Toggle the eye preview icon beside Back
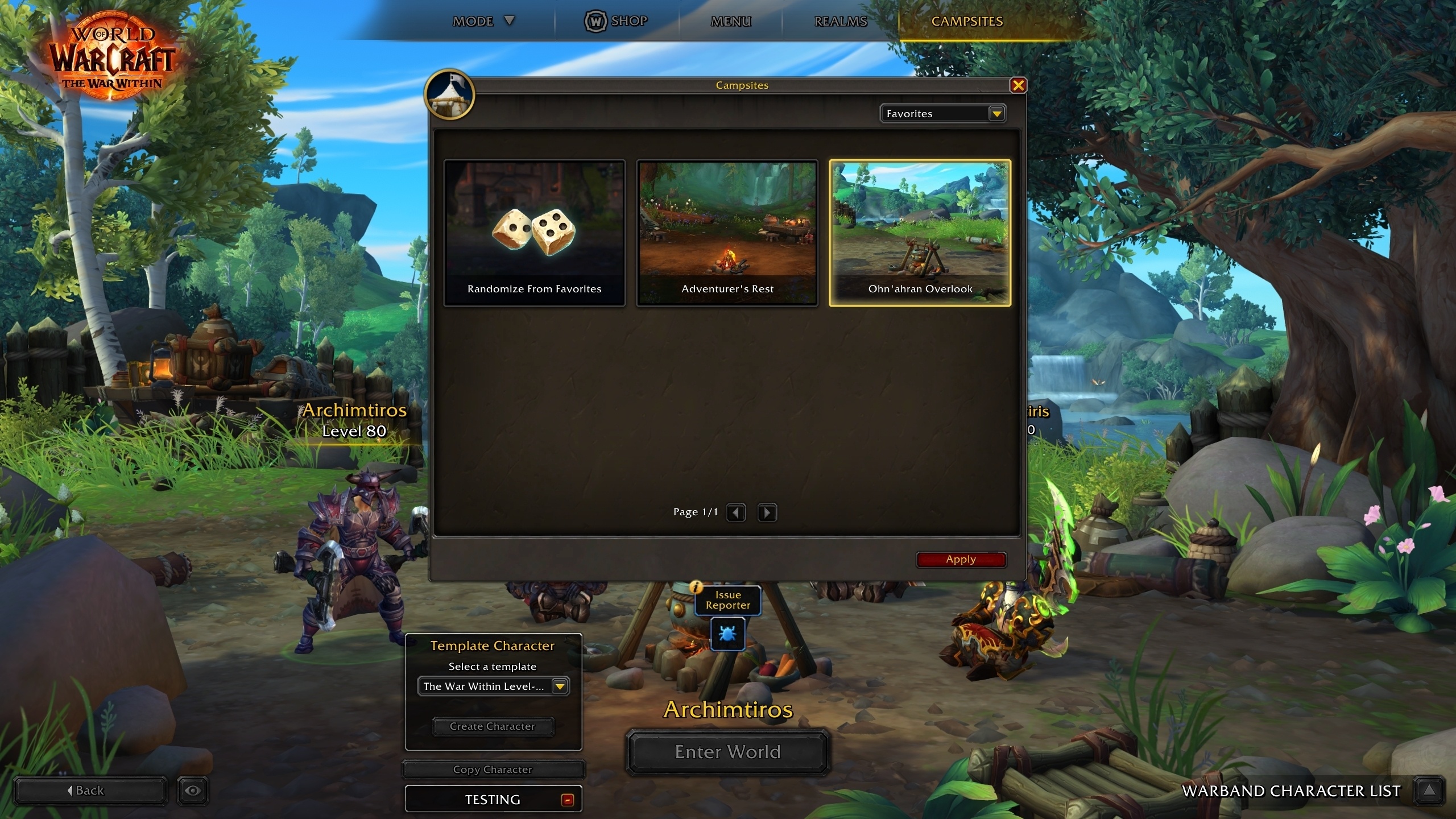 tap(192, 790)
